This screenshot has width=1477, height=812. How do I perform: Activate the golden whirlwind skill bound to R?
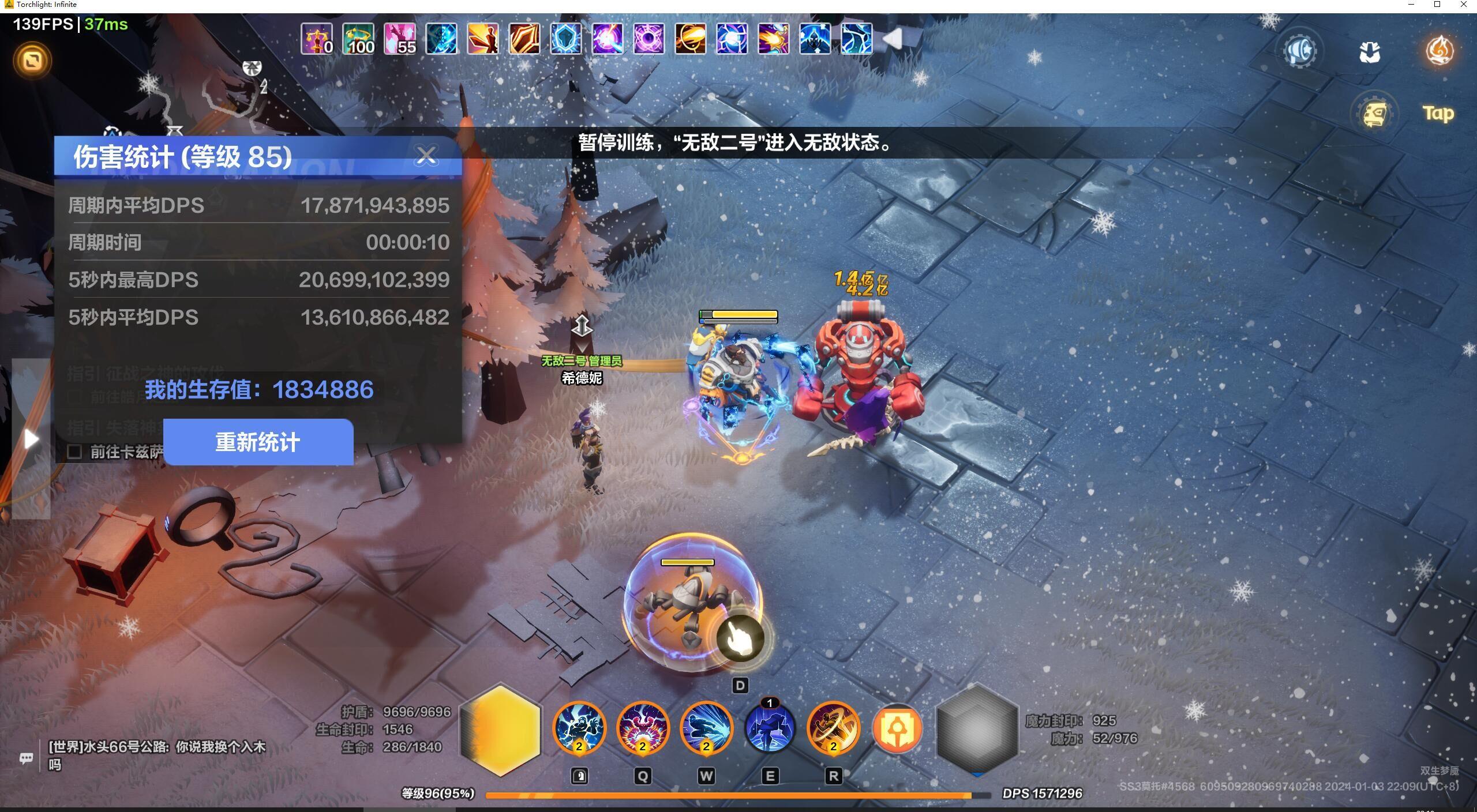click(833, 729)
